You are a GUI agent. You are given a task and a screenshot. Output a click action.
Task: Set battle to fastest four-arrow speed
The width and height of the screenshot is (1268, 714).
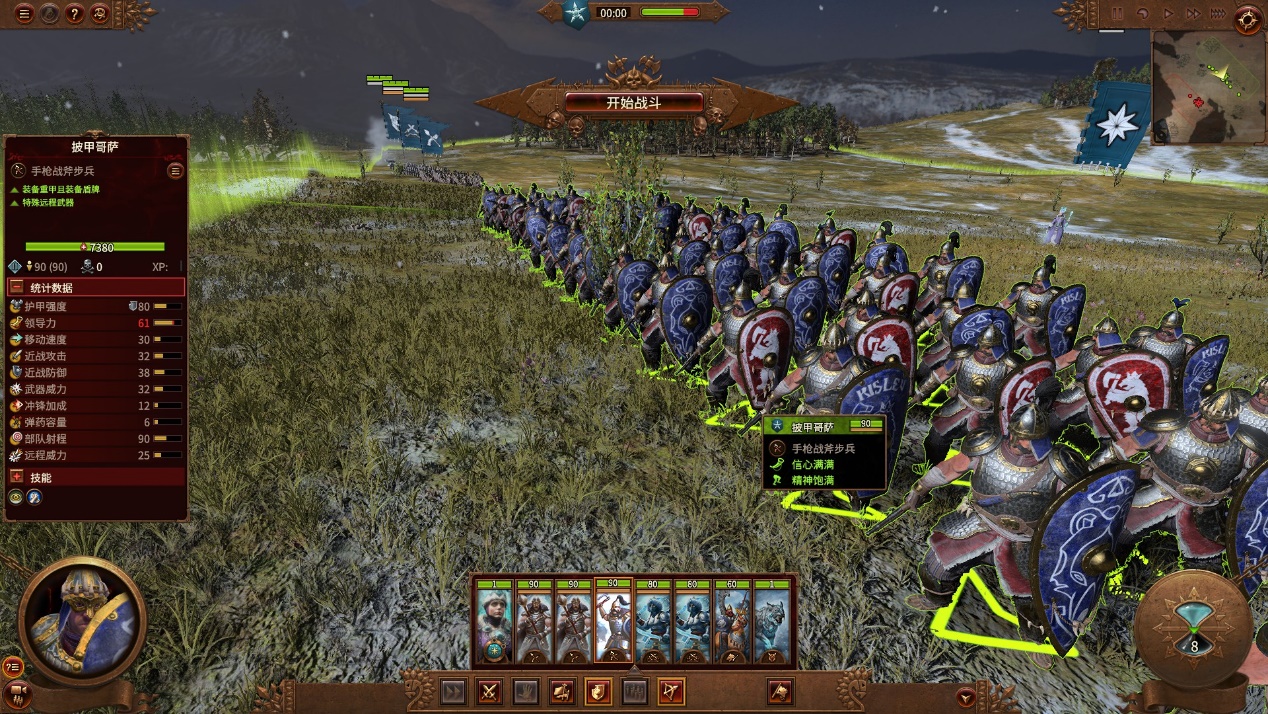click(x=1217, y=14)
